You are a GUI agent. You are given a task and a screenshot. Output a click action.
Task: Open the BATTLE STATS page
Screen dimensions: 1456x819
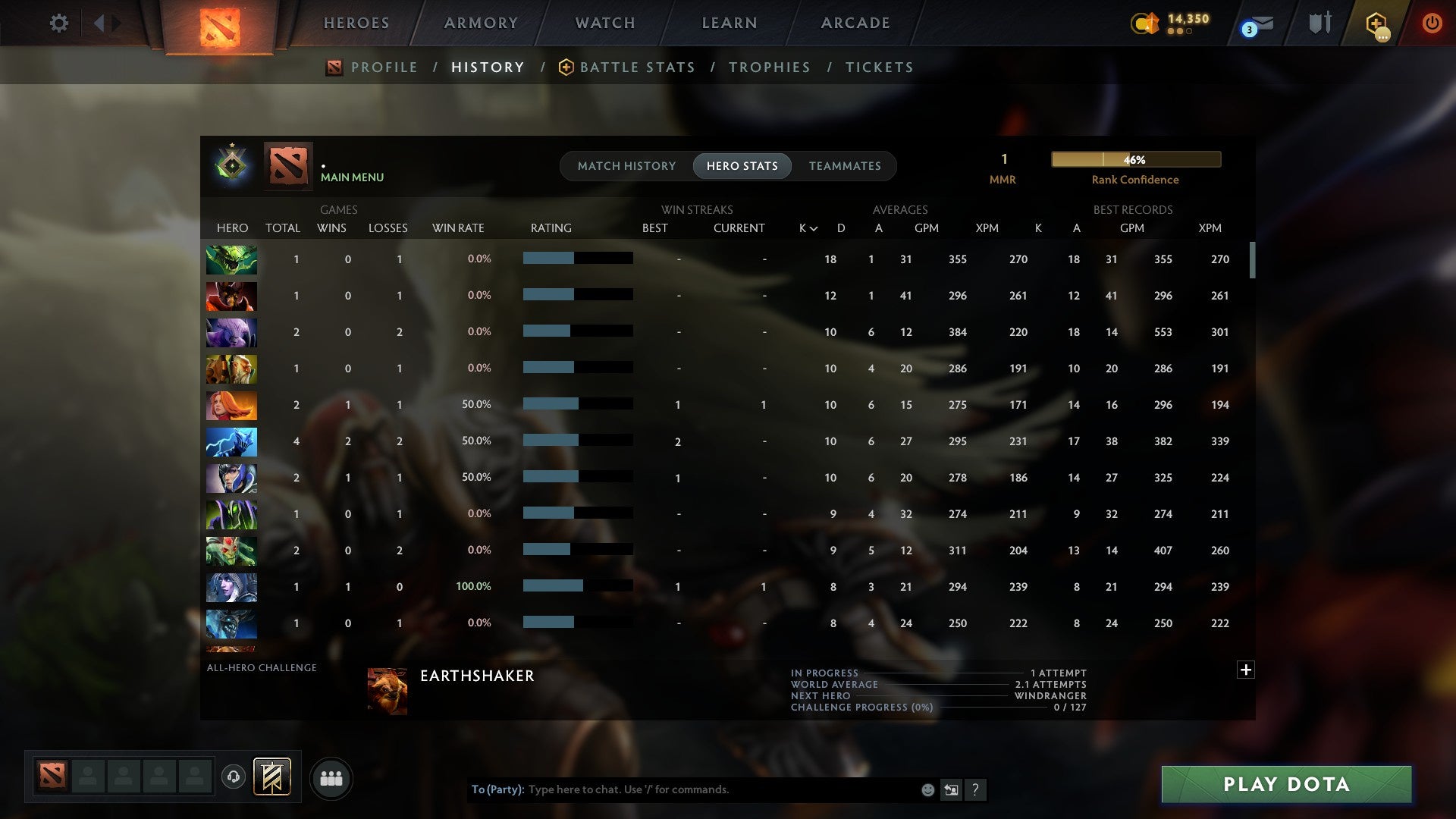[x=637, y=67]
